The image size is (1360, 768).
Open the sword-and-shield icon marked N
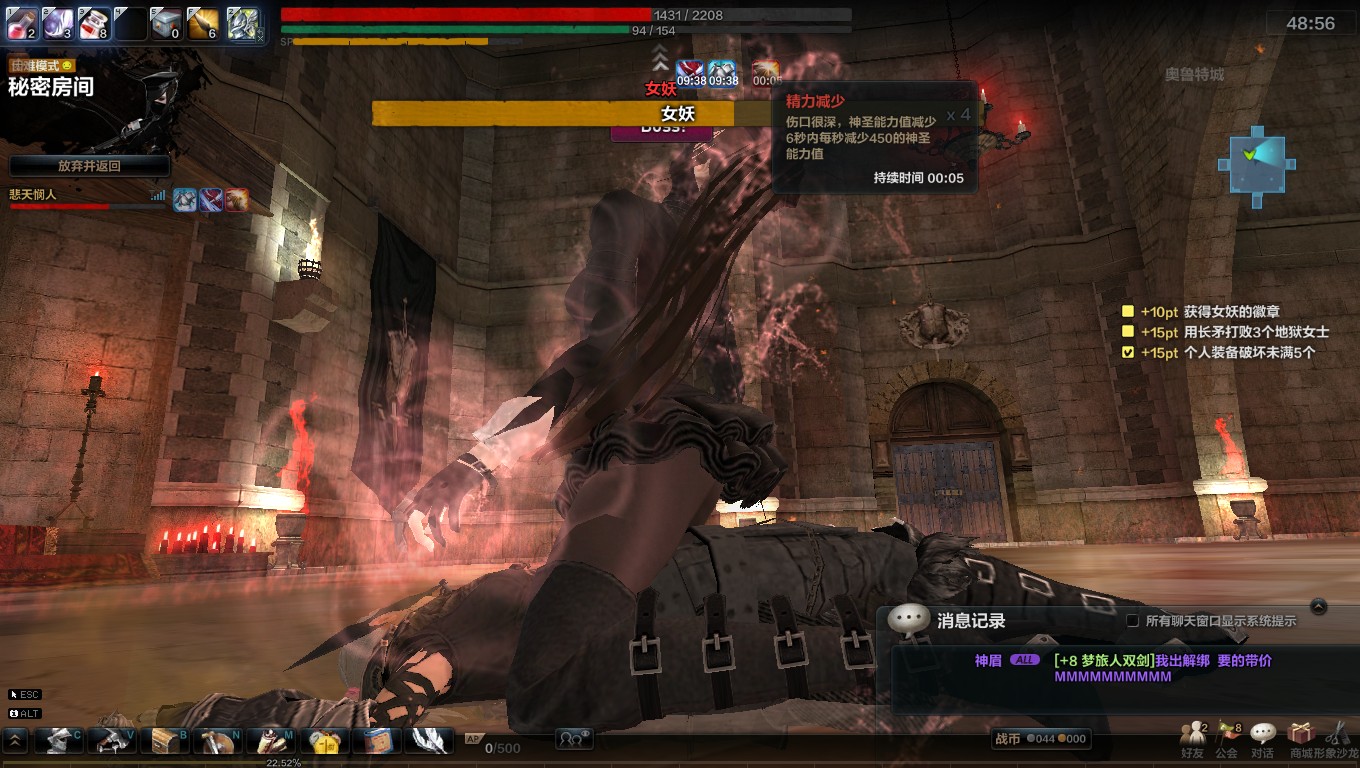217,740
